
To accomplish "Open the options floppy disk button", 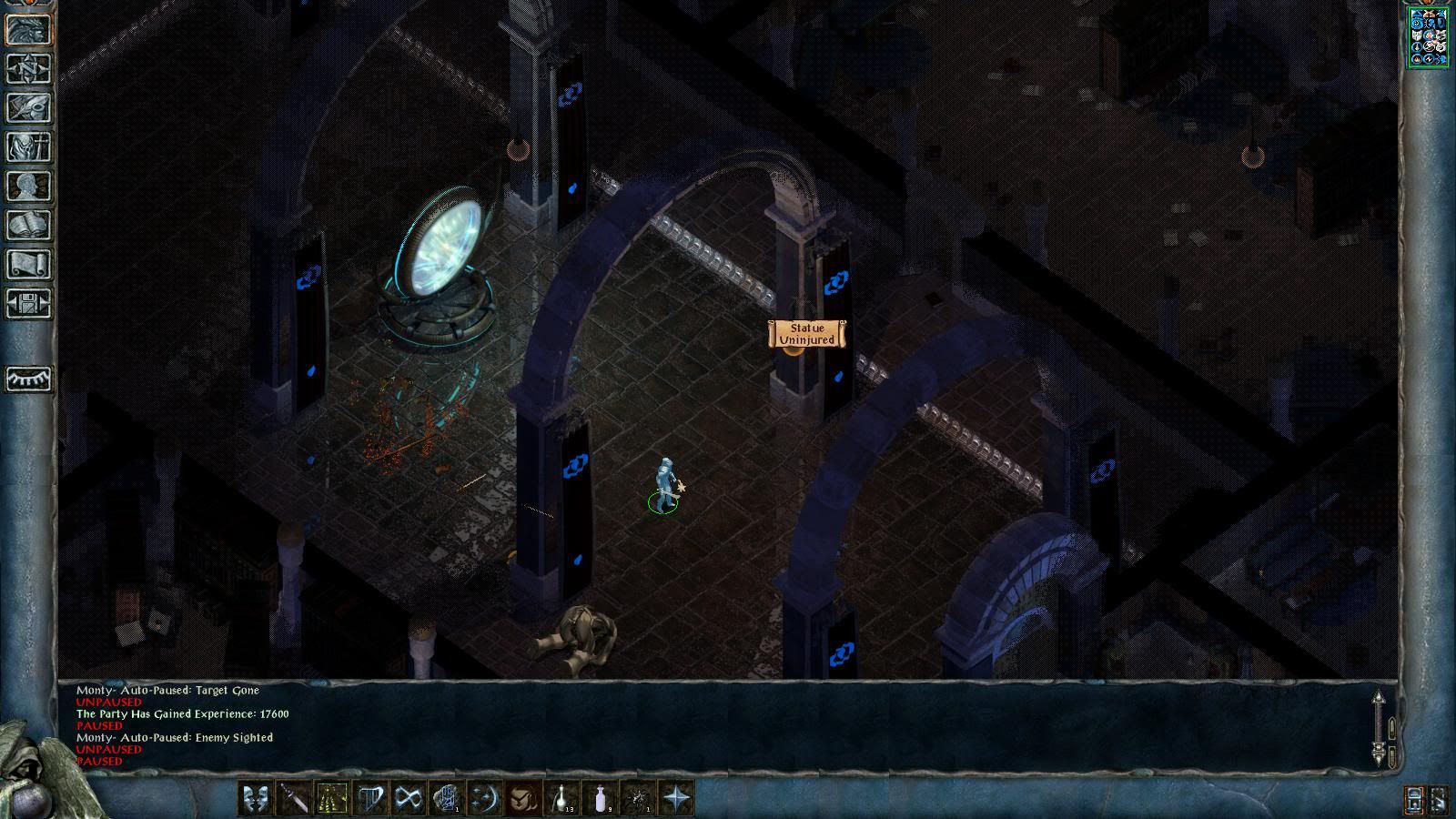I will 28,303.
